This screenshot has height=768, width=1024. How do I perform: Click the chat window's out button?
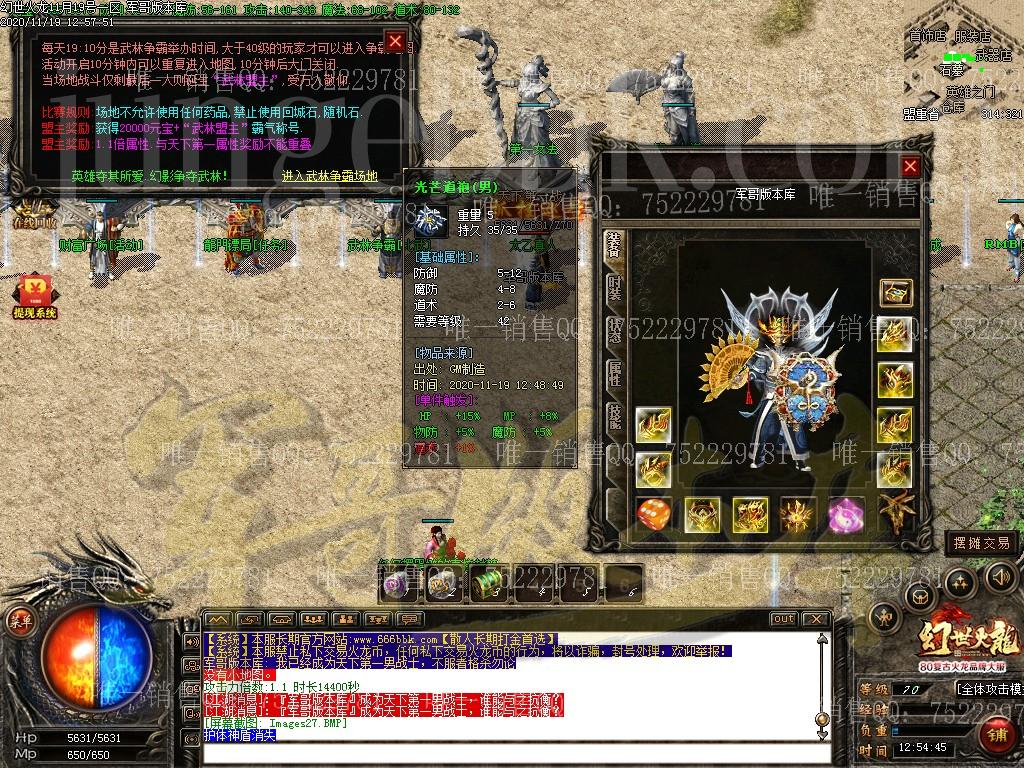(x=784, y=619)
